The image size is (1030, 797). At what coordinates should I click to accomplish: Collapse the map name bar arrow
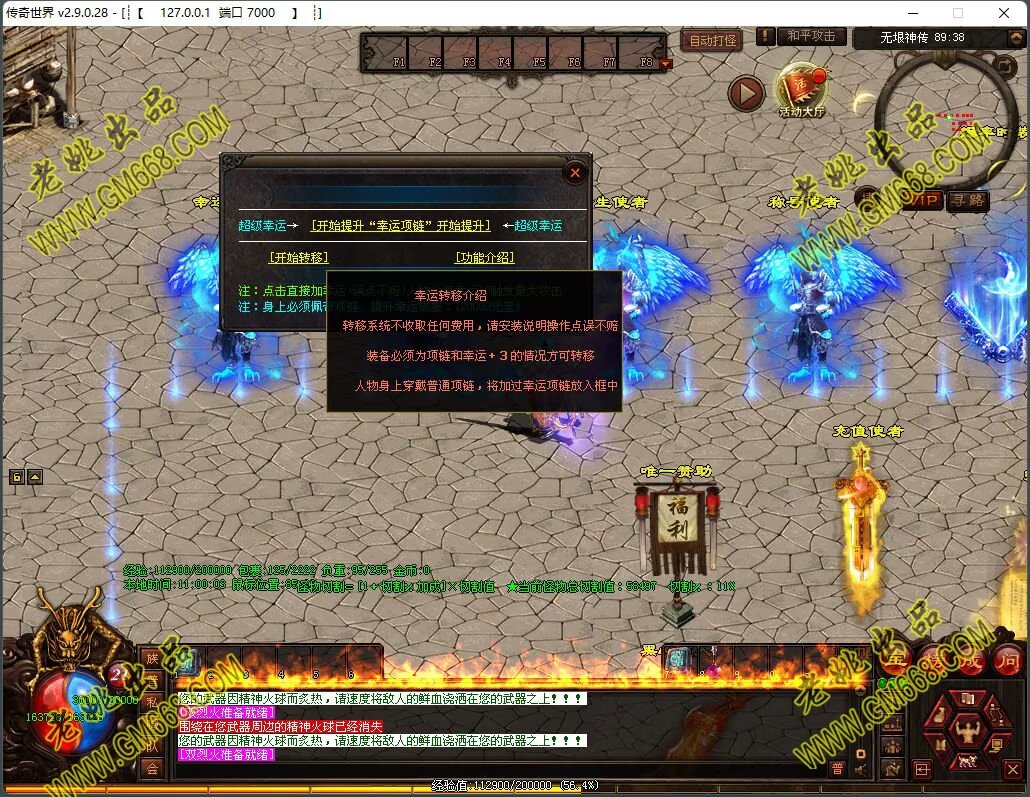[1005, 38]
